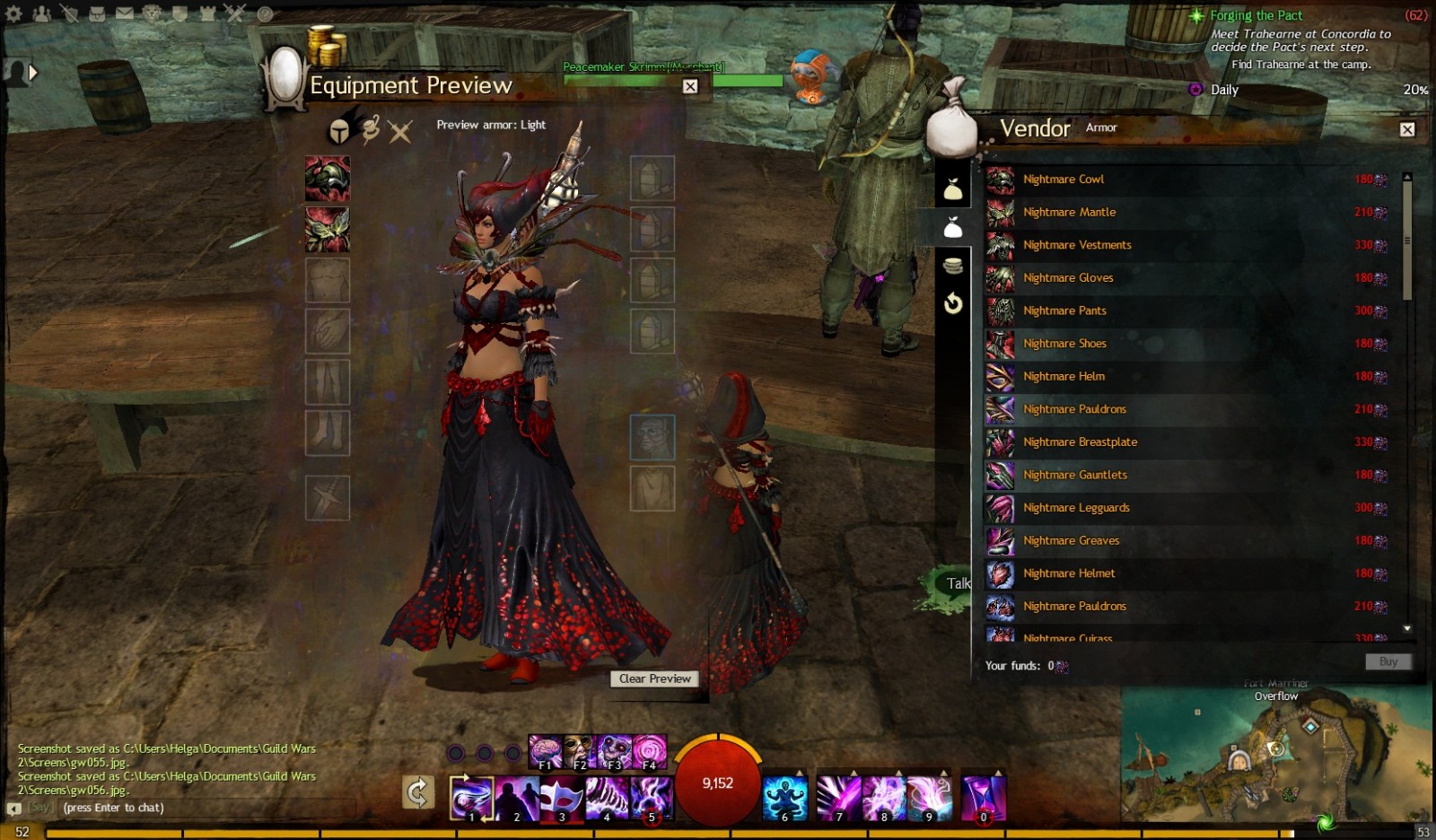The height and width of the screenshot is (840, 1436).
Task: Buy the selected vendor item
Action: coord(1388,662)
